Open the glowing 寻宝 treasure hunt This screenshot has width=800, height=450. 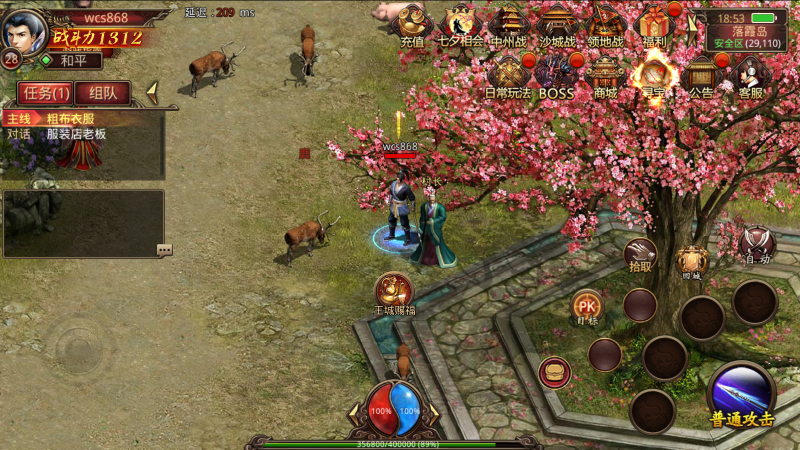[655, 74]
